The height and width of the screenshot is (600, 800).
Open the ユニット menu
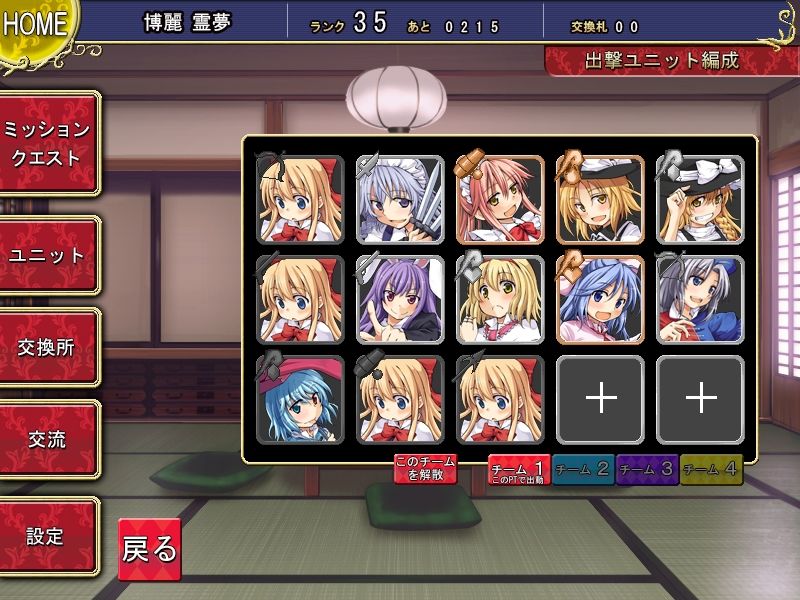click(49, 255)
